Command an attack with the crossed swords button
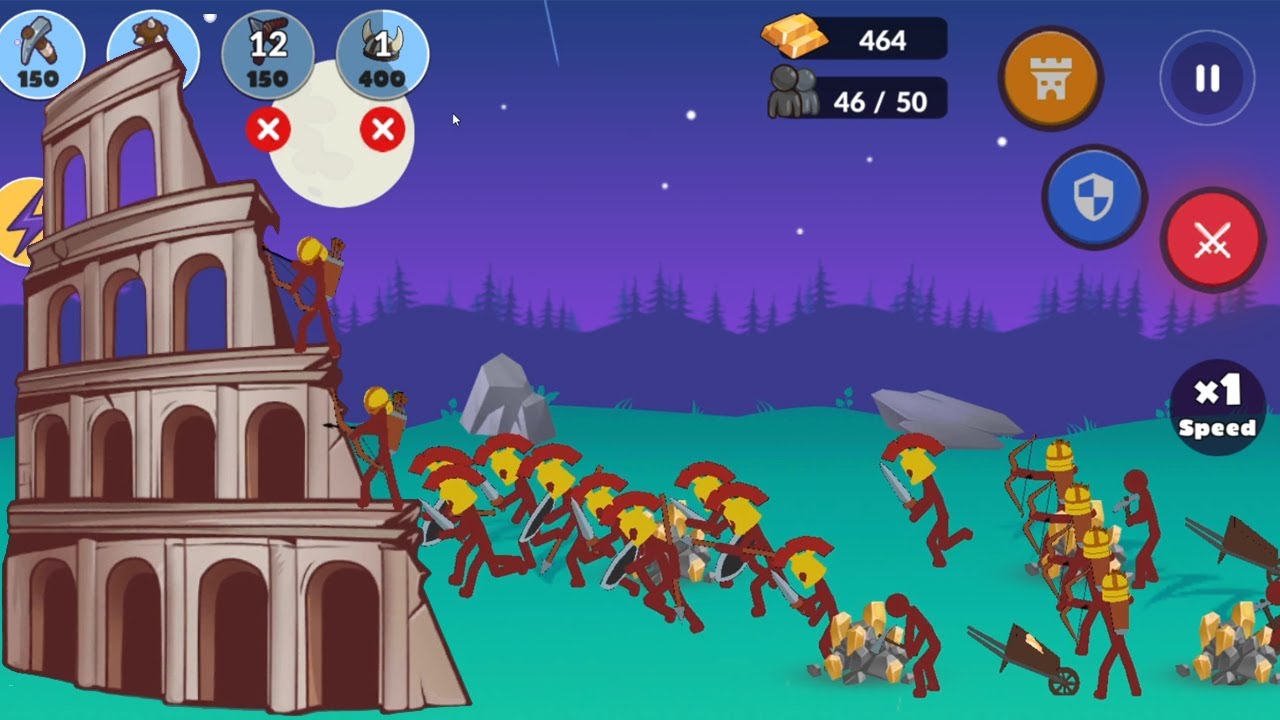This screenshot has height=720, width=1280. click(1212, 240)
